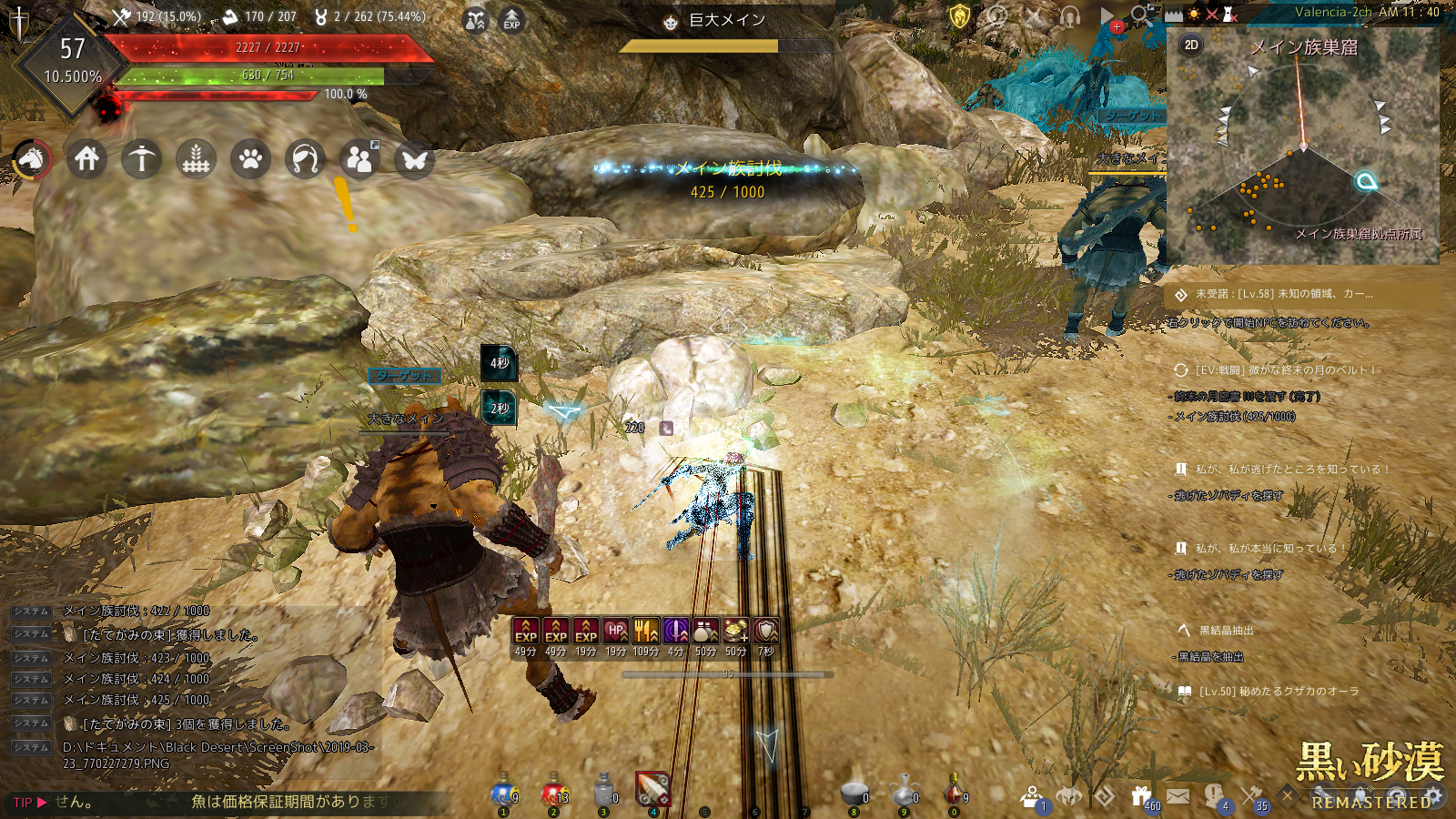Image resolution: width=1456 pixels, height=819 pixels.
Task: Use the blue potion in slot 1
Action: point(503,794)
